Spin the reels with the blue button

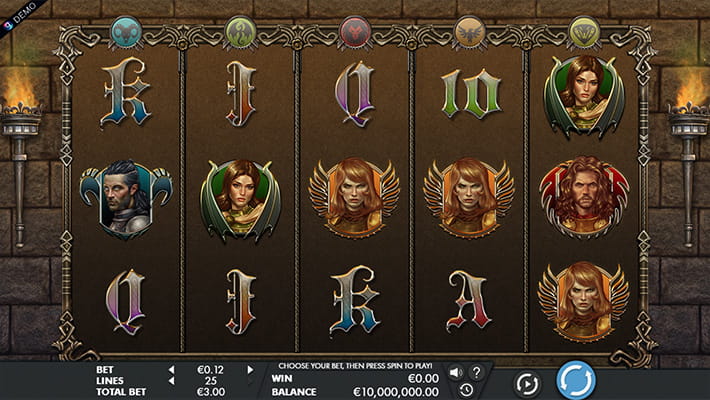point(575,380)
